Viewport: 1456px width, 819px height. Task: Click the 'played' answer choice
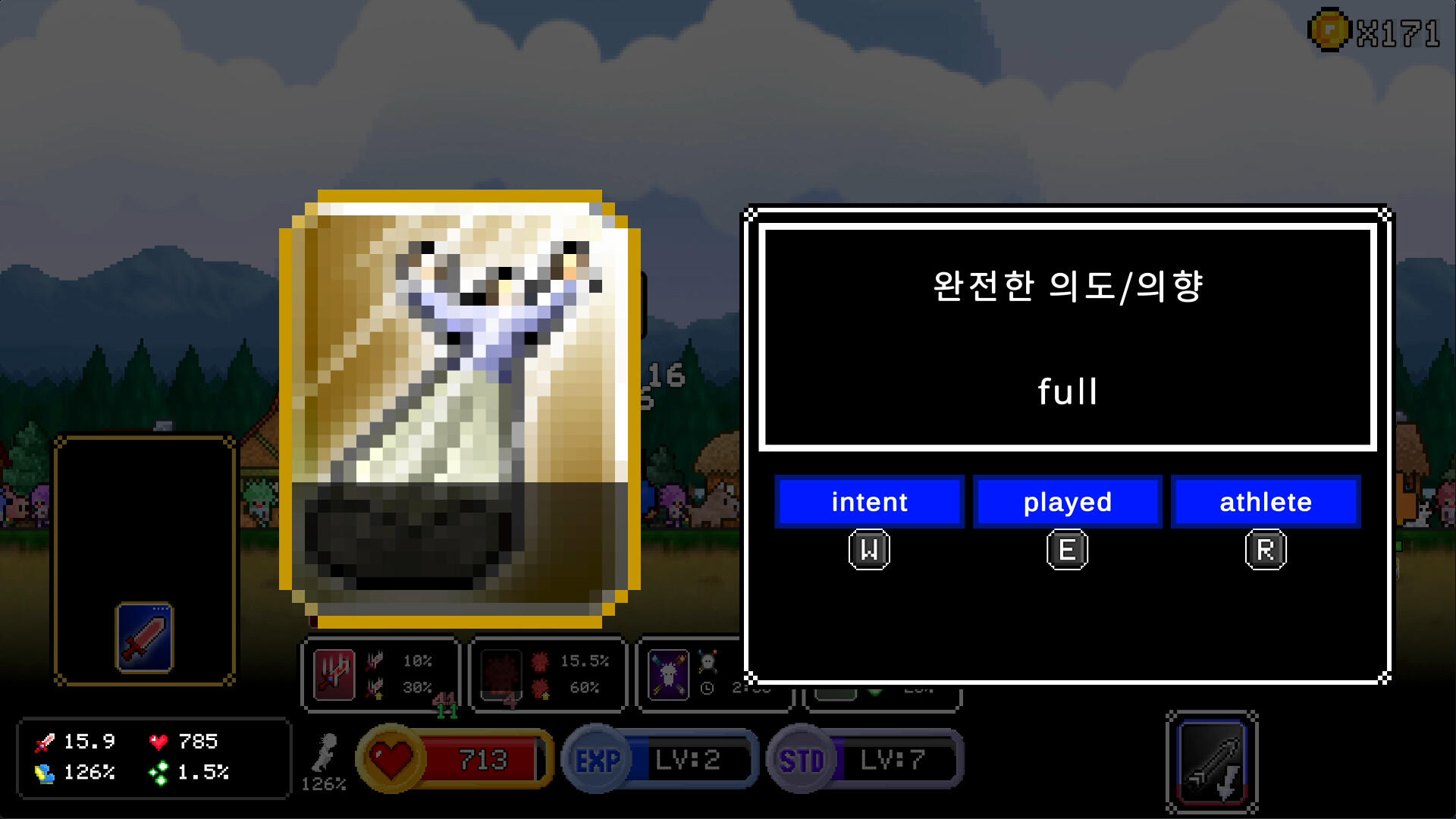click(1068, 501)
